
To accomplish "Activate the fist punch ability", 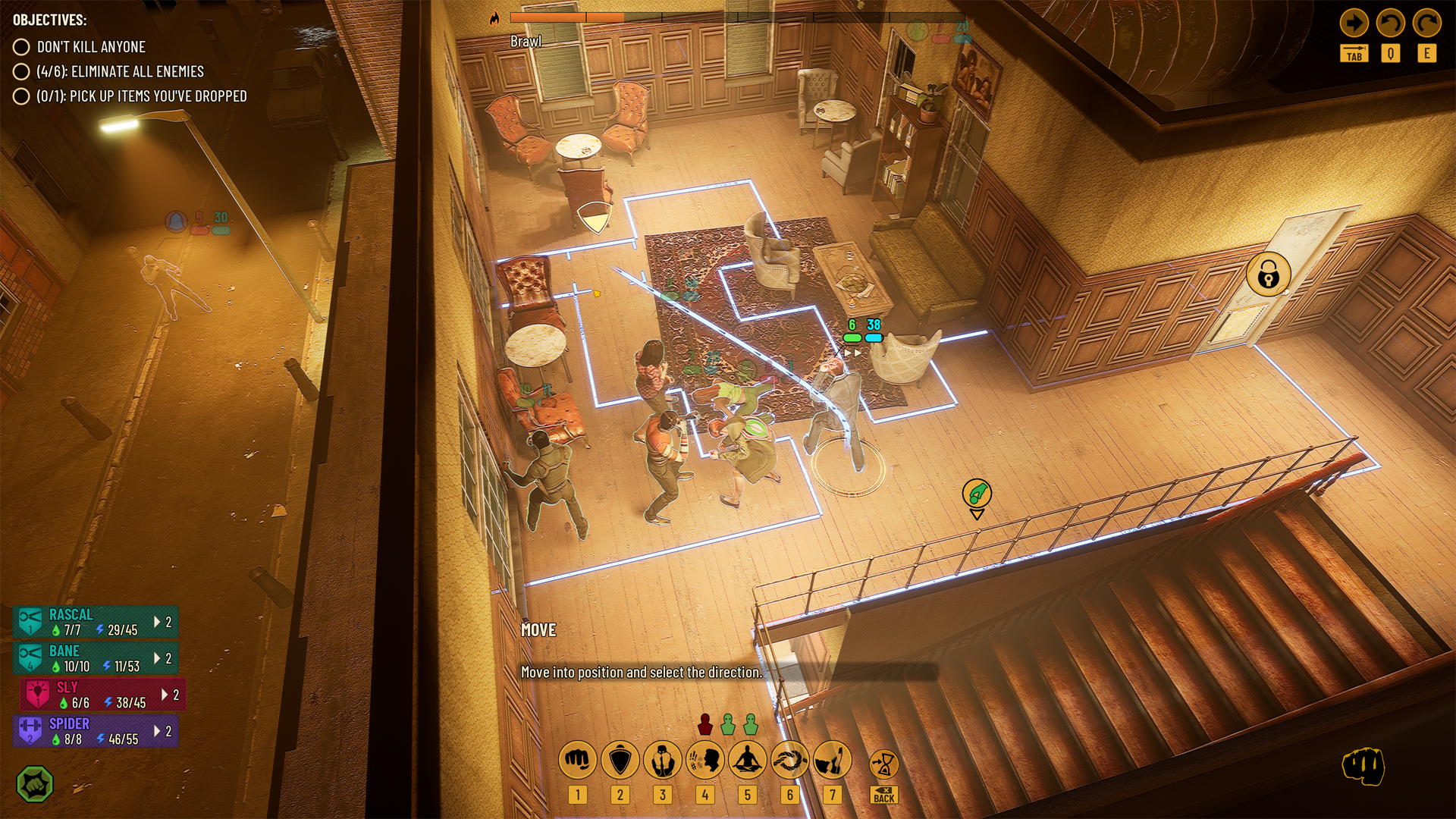I will click(577, 760).
